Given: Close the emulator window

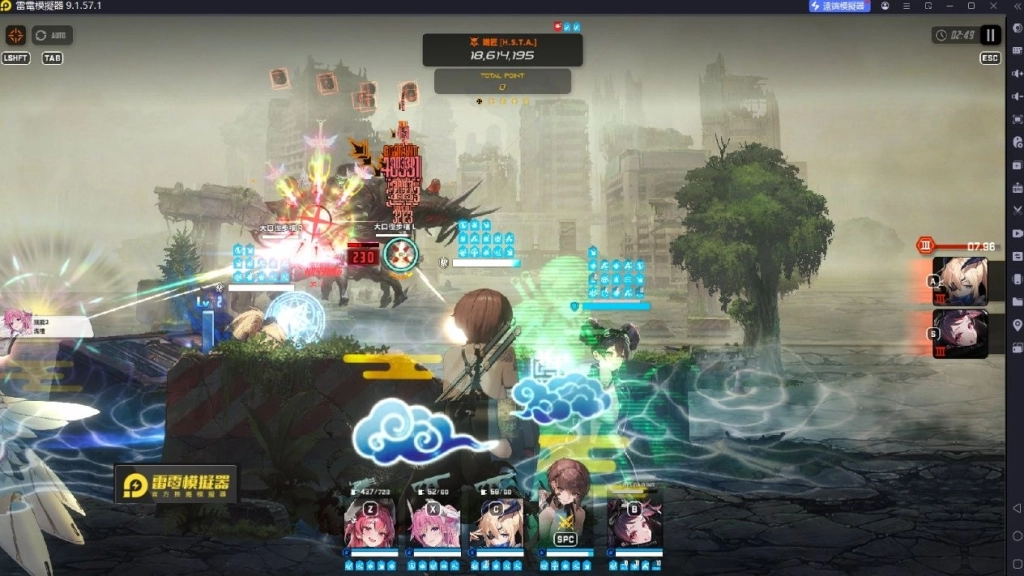Looking at the screenshot, I should tap(992, 6).
